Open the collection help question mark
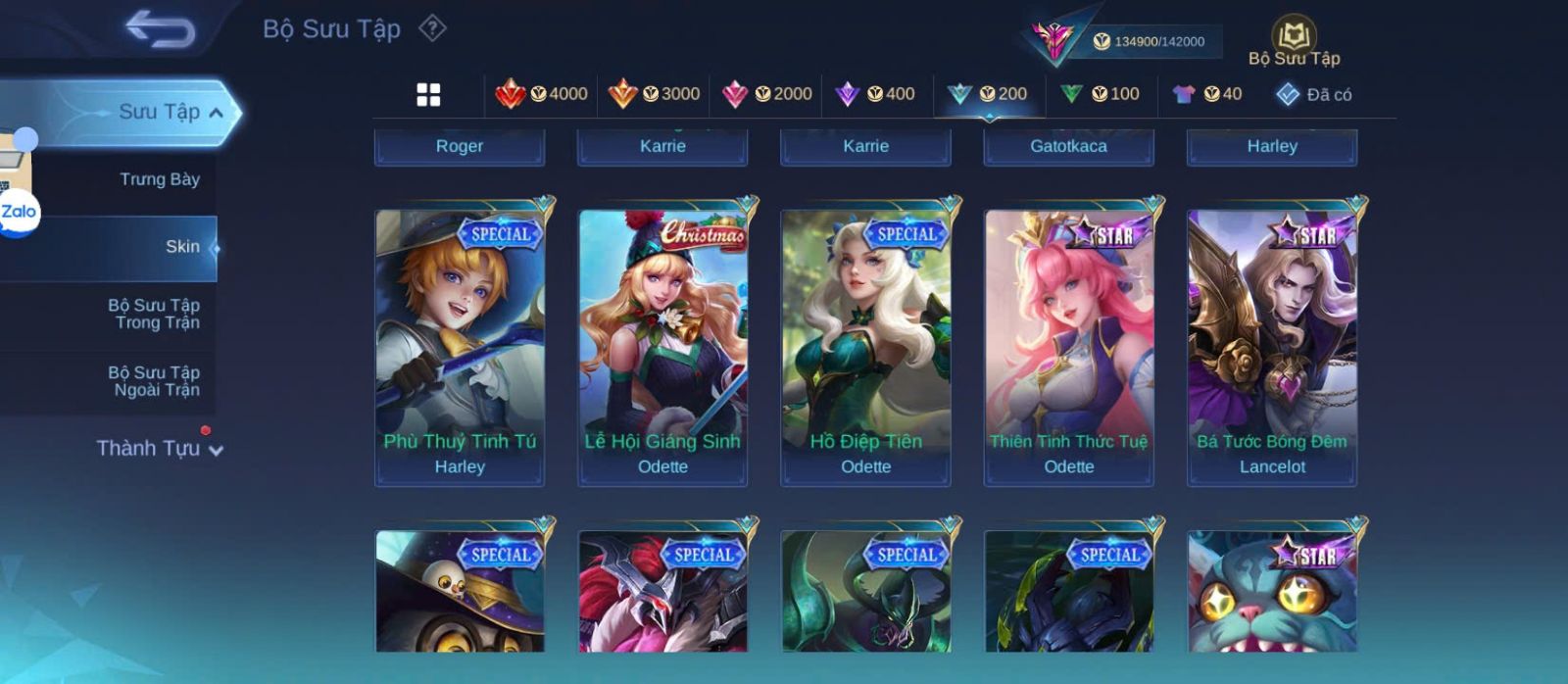 (x=432, y=28)
